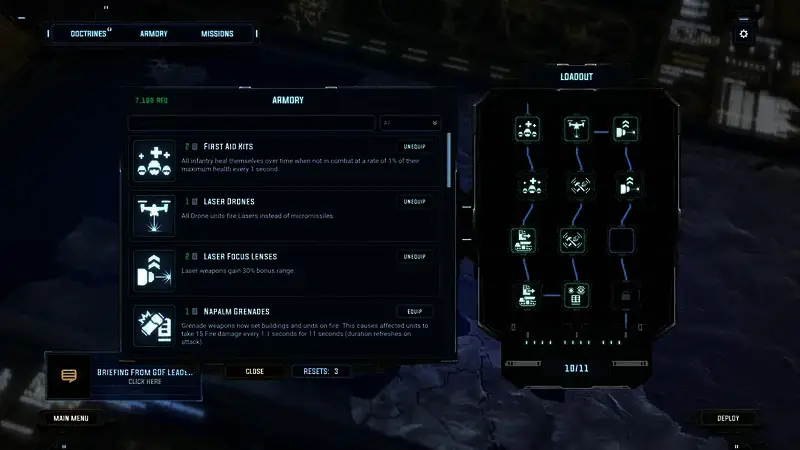Close the Armory panel
Viewport: 800px width, 450px height.
[255, 371]
